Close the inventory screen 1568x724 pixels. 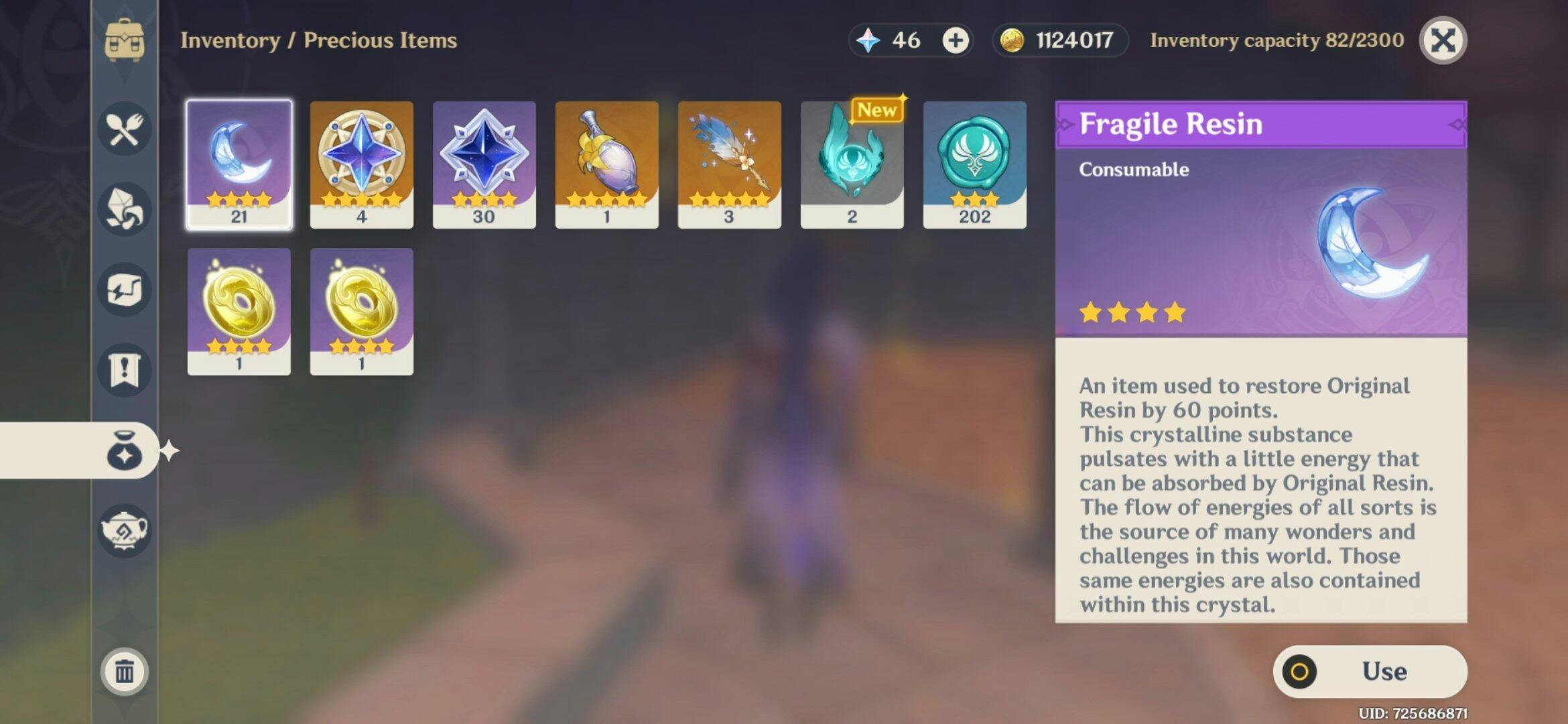tap(1442, 40)
